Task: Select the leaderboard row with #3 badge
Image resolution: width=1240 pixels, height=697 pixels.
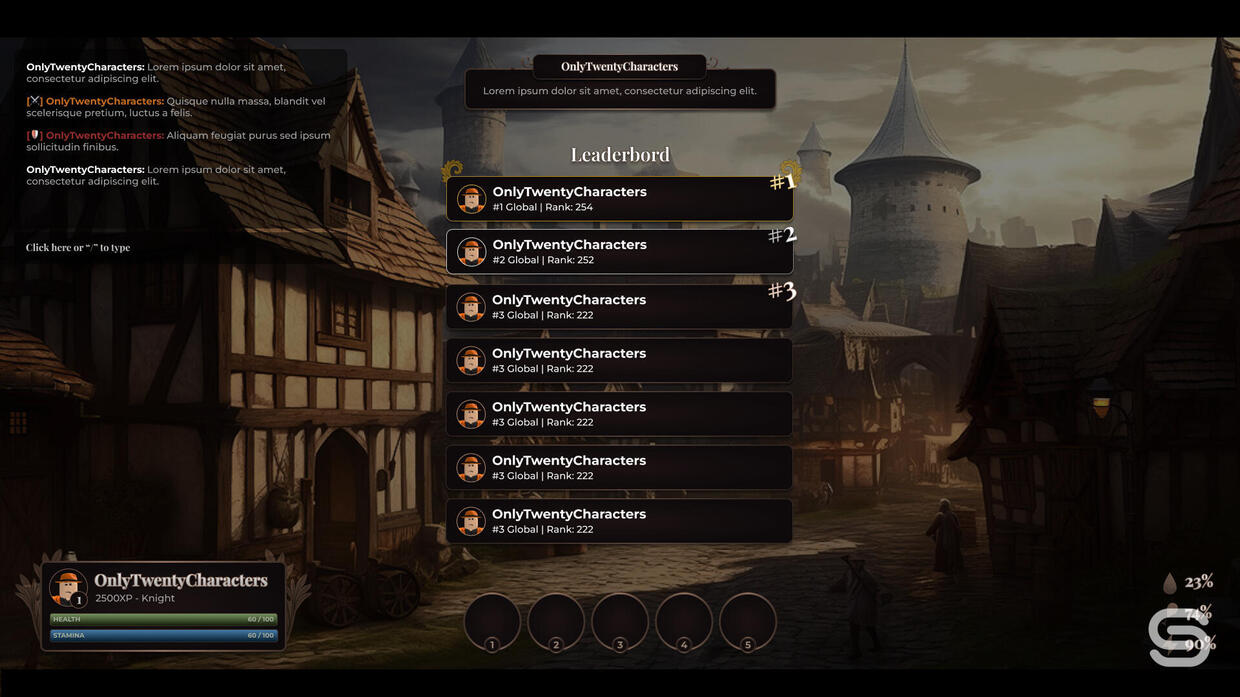Action: click(619, 306)
